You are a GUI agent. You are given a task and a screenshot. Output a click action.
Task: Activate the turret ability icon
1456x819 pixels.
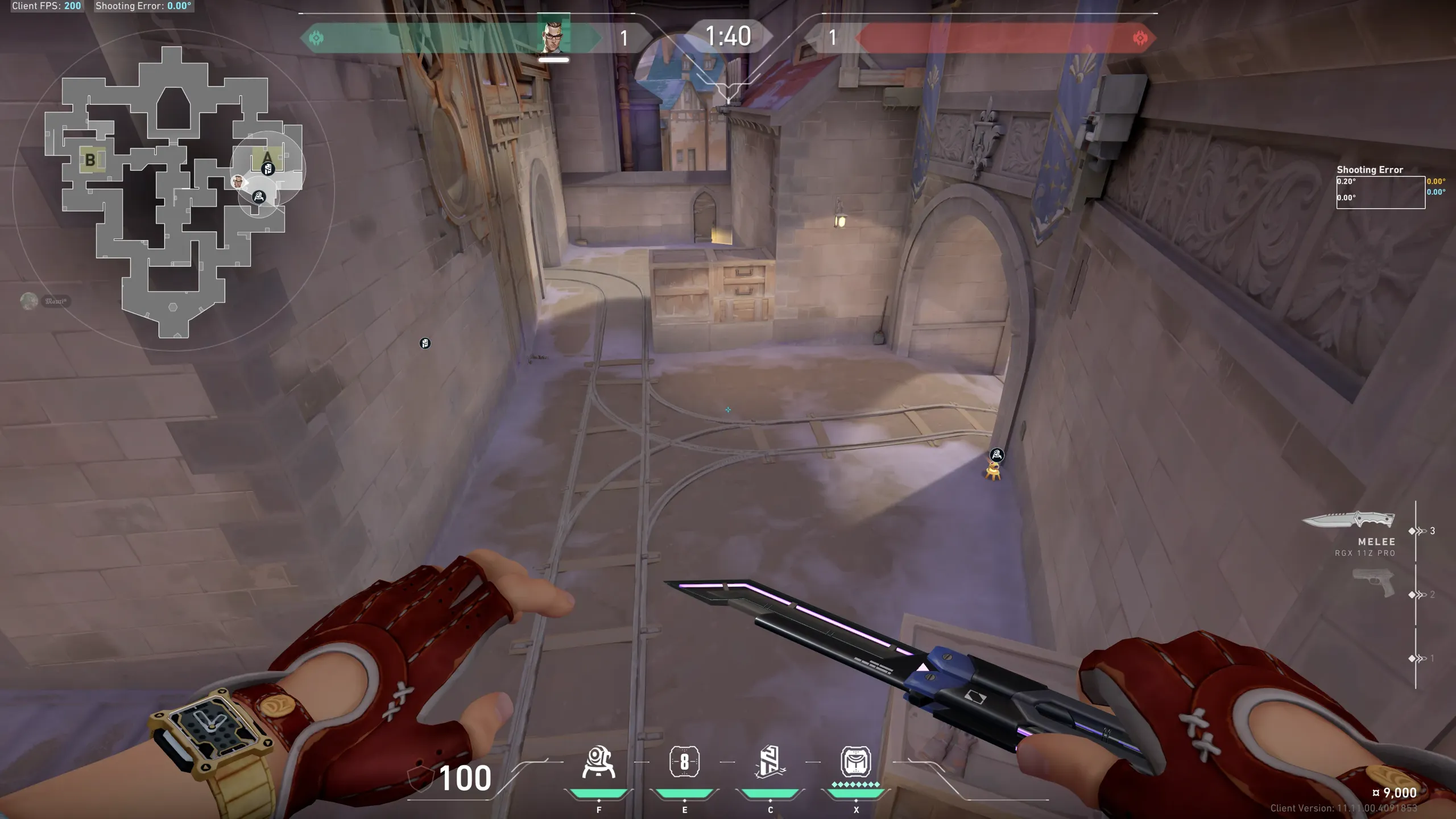tap(598, 762)
